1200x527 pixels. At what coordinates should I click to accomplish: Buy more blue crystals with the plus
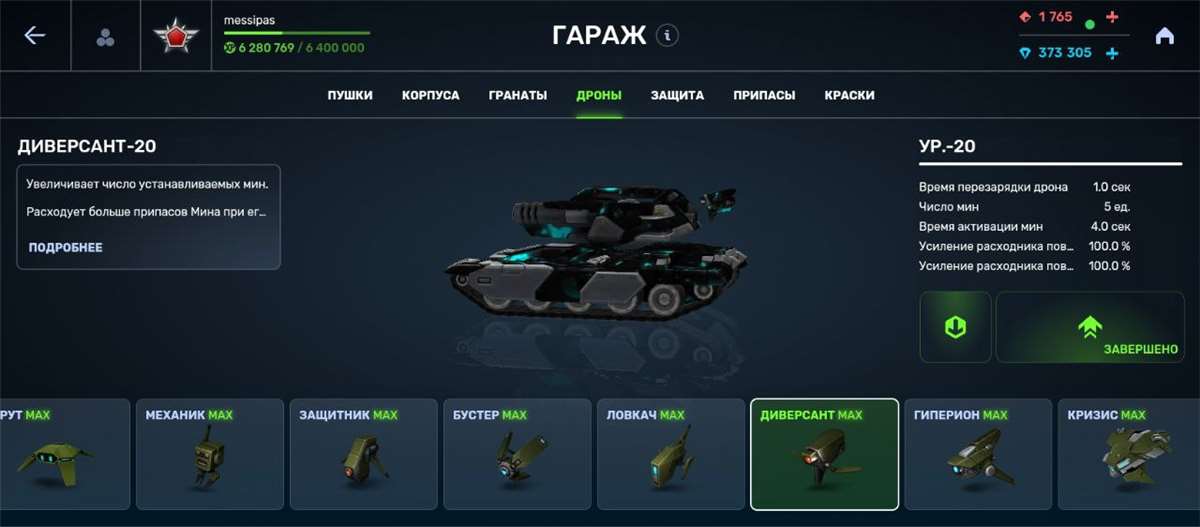[x=1112, y=53]
